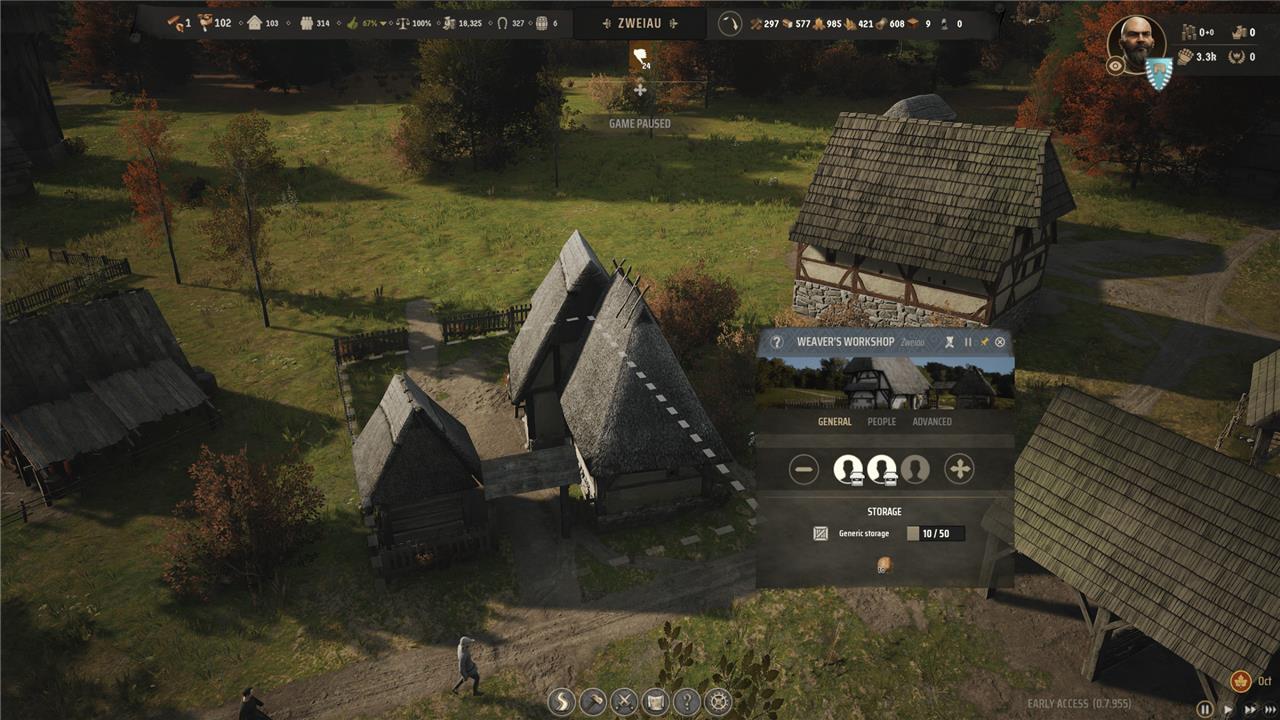Toggle the eye icon beside the portrait
Viewport: 1280px width, 720px height.
tap(1115, 65)
